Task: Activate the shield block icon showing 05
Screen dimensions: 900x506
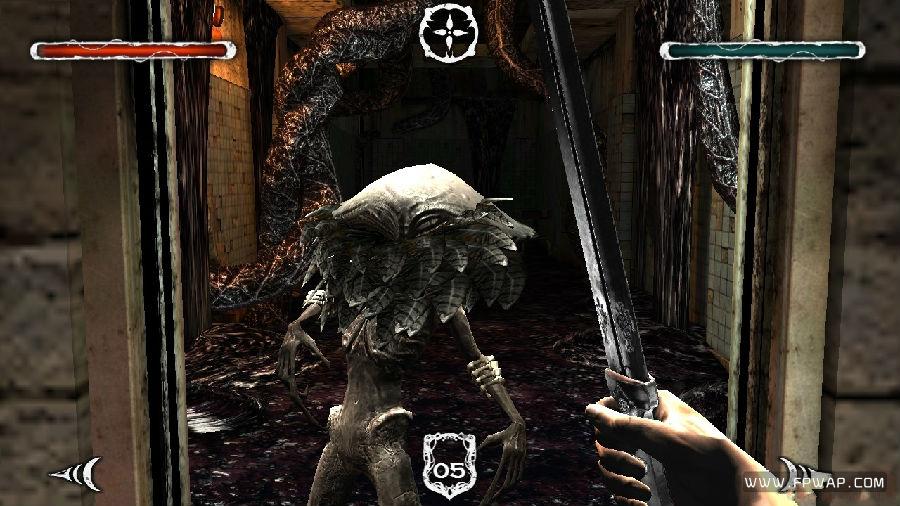Action: click(449, 463)
